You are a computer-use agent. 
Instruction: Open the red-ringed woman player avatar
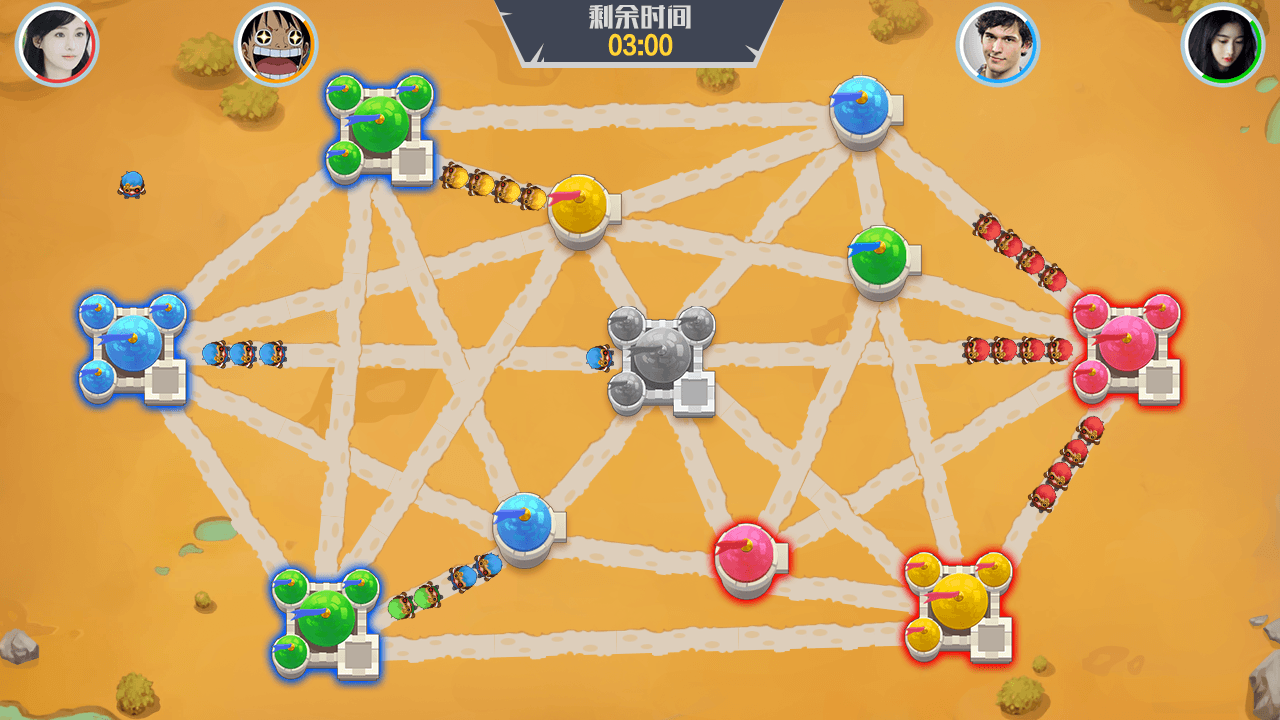[x=57, y=45]
